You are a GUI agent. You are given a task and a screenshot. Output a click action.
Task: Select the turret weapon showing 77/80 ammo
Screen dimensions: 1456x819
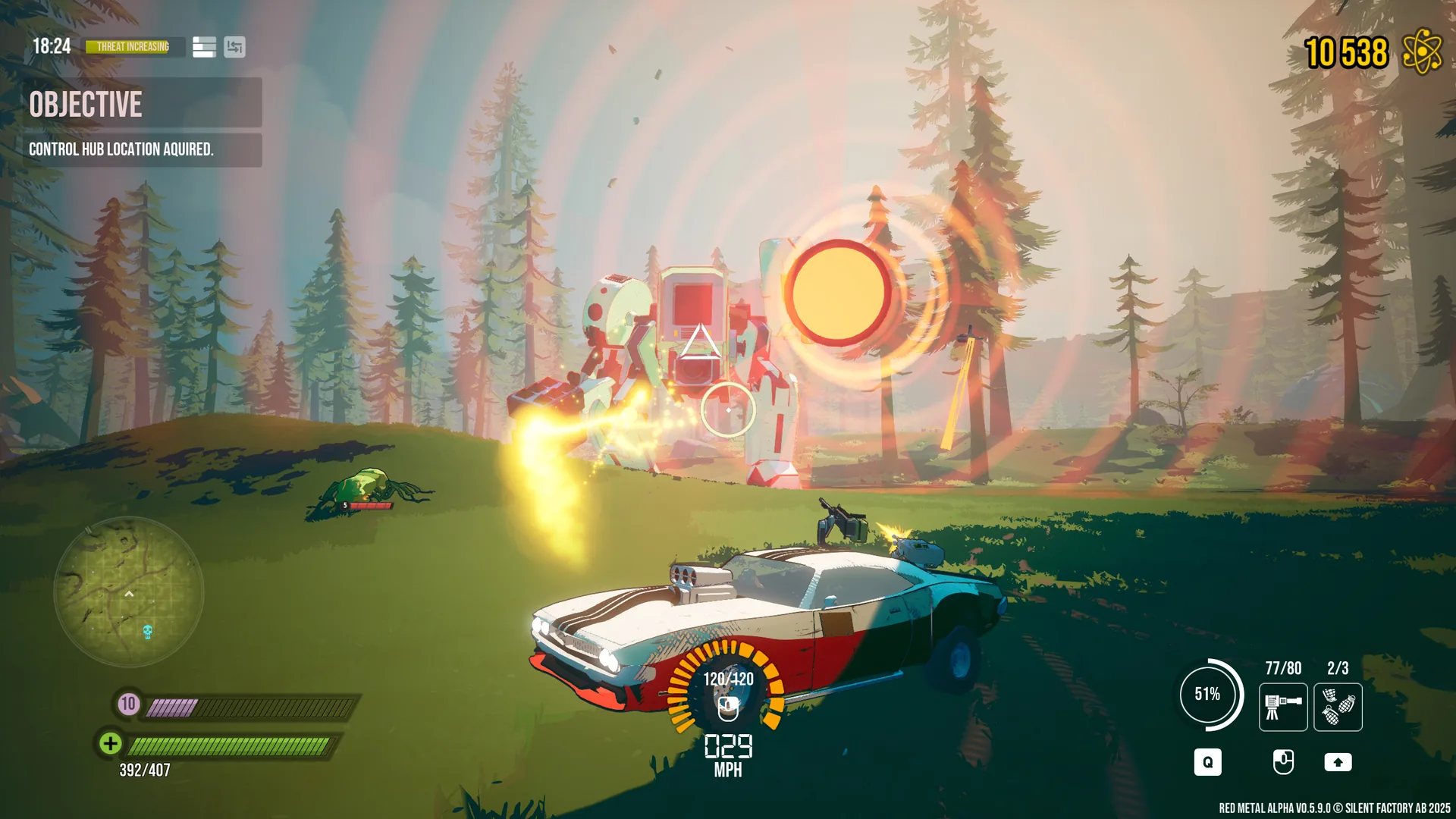coord(1283,708)
